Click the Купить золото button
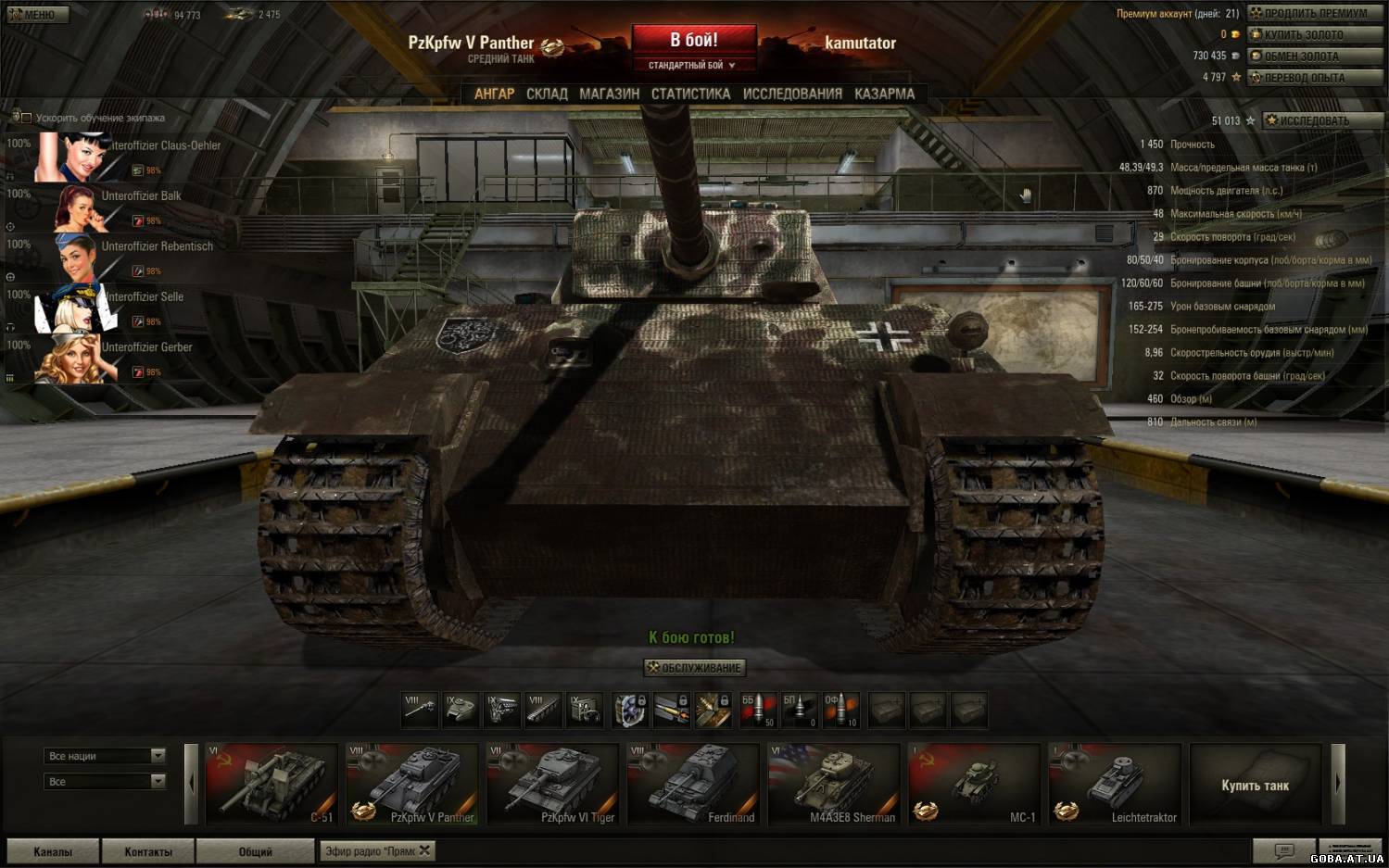Screen dimensions: 1389x868 point(1315,34)
